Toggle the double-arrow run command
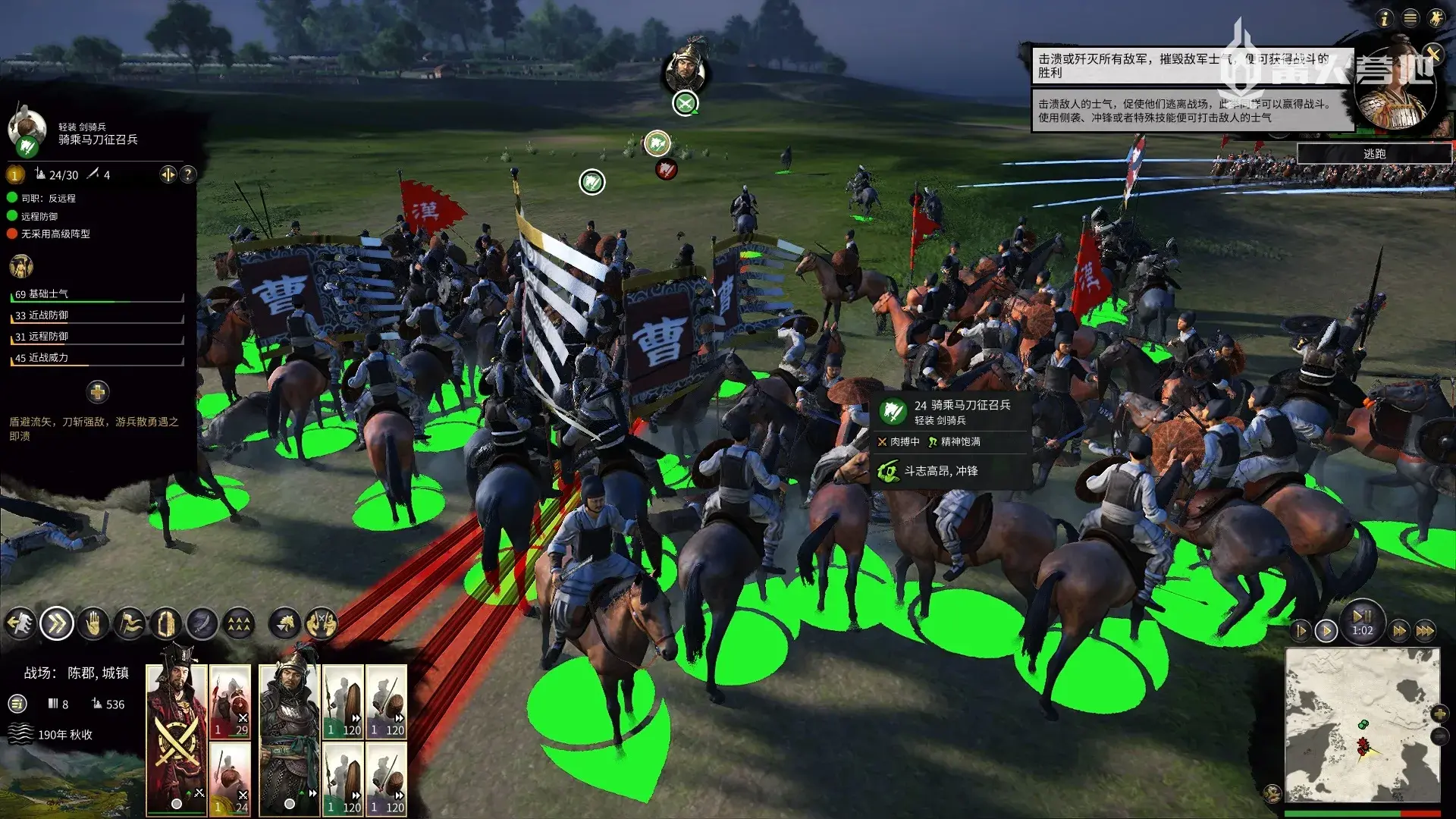This screenshot has height=819, width=1456. 57,624
